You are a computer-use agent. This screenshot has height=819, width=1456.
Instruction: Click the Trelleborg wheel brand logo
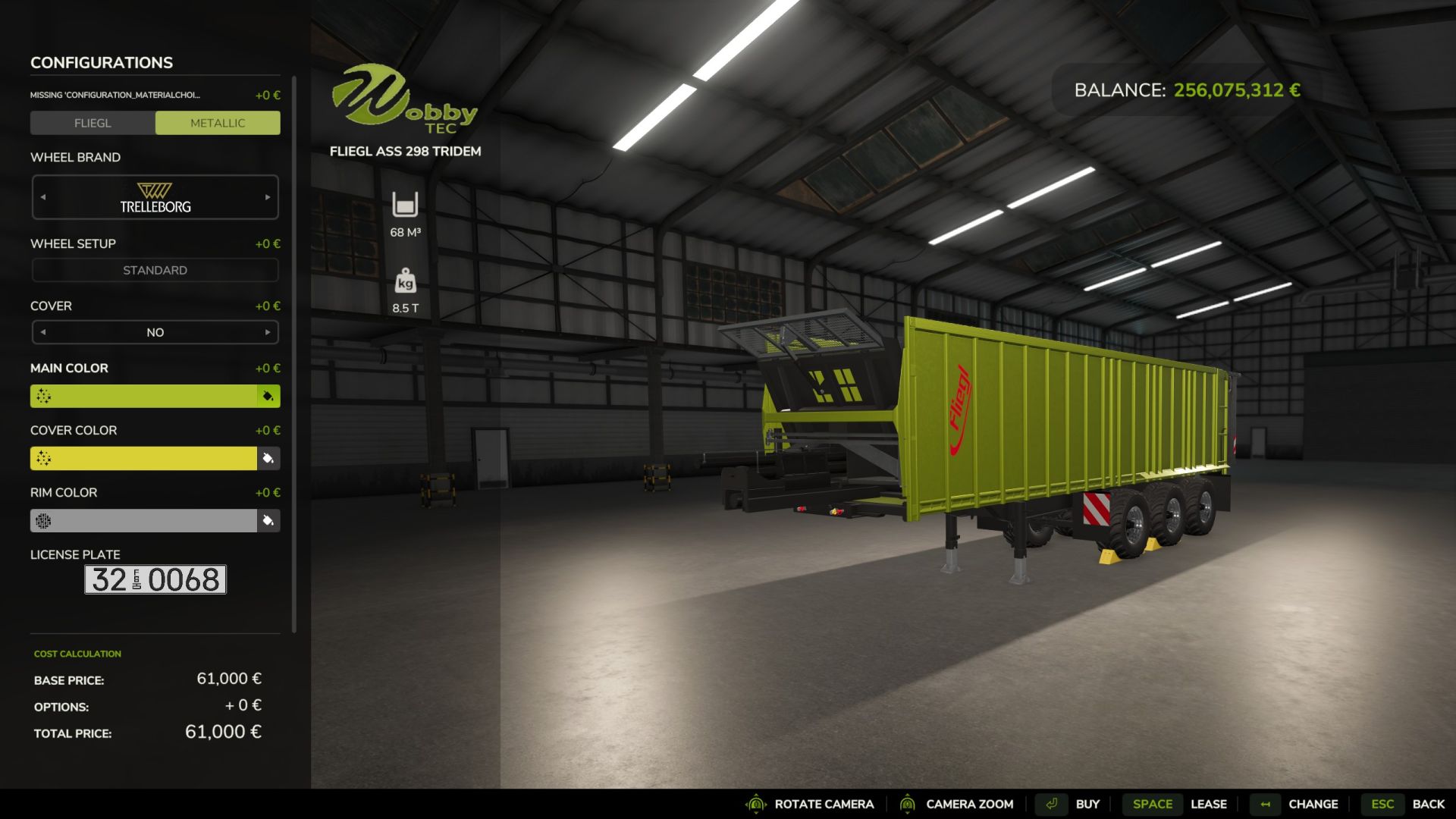coord(155,196)
